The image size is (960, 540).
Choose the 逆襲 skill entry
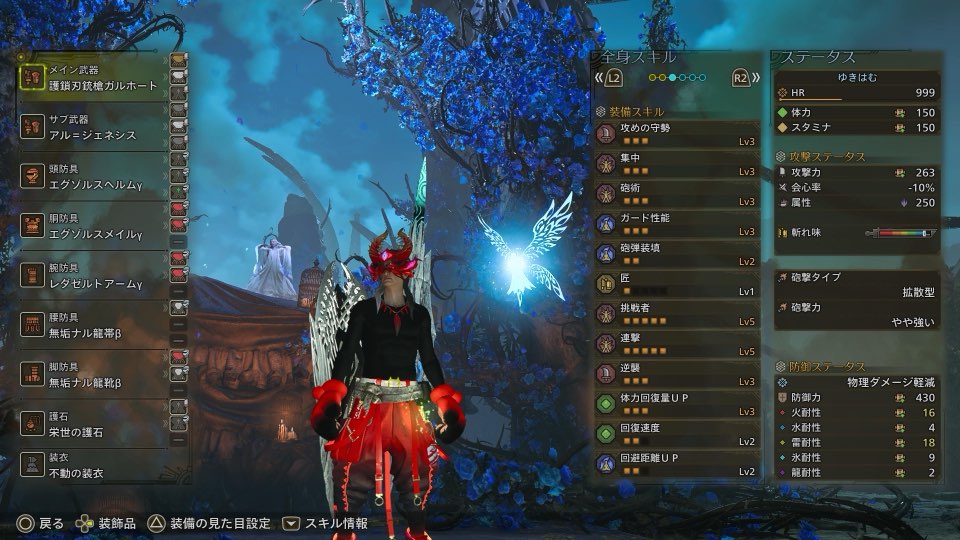click(x=676, y=374)
